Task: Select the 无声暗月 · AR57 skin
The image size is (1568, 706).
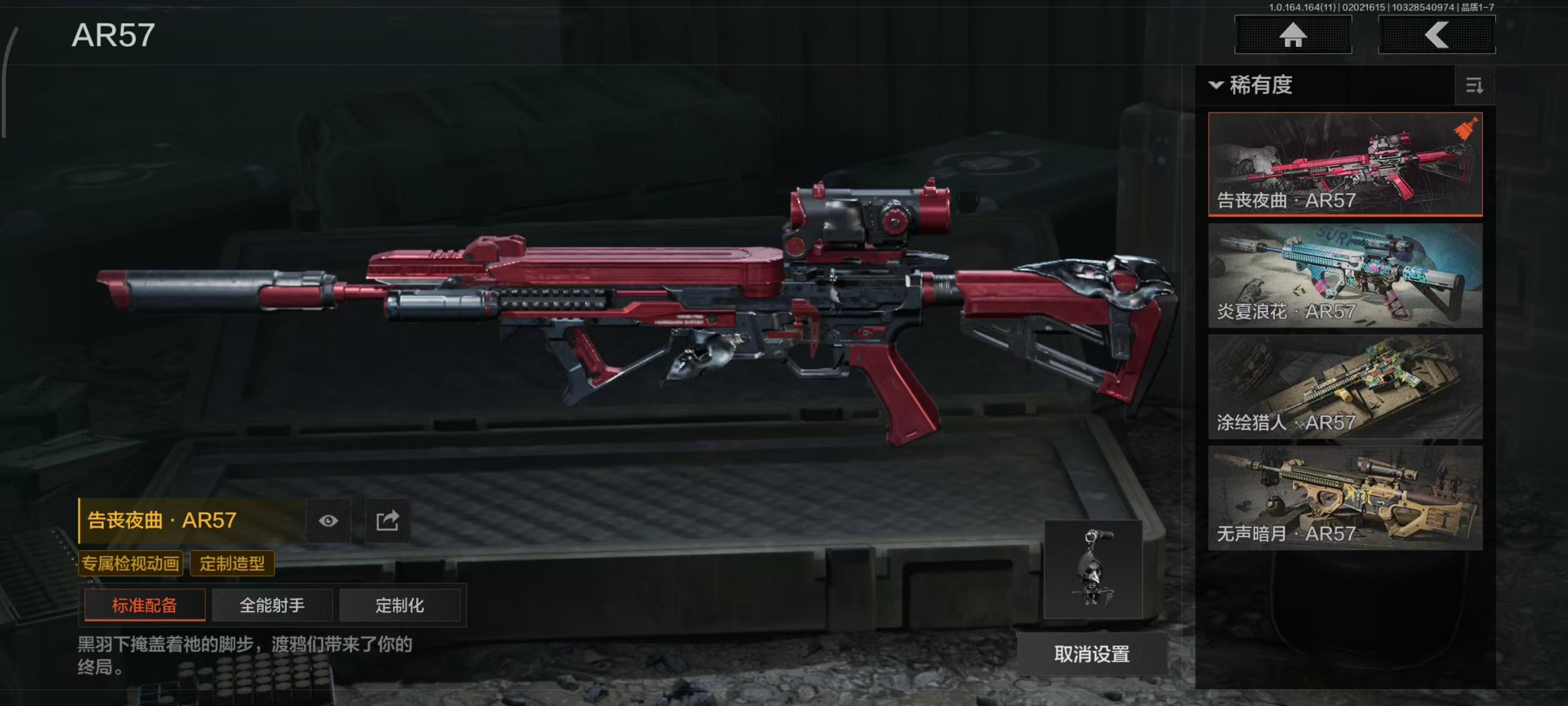Action: click(x=1345, y=498)
